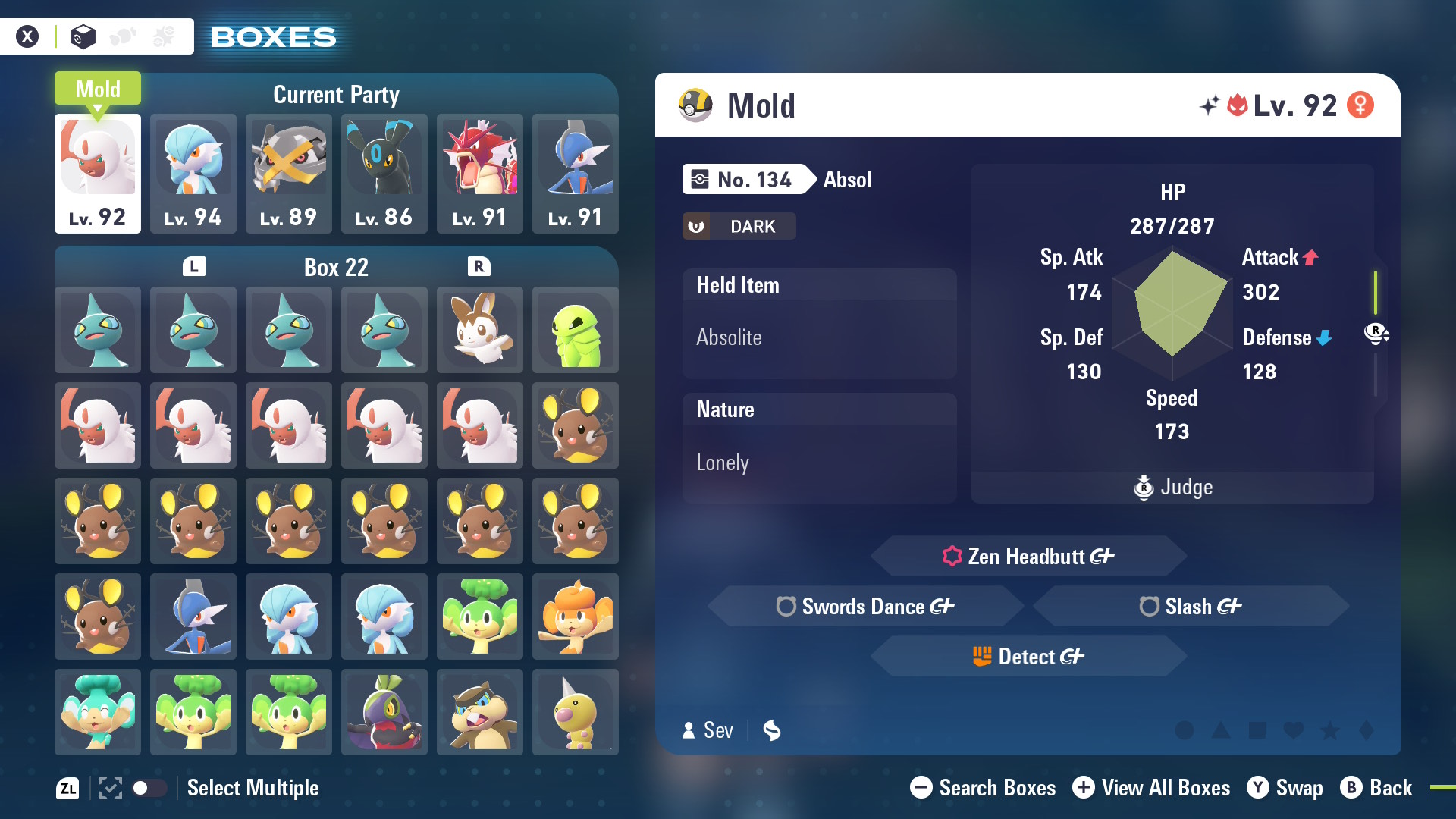1456x819 pixels.
Task: Choose the Watchog in the bottom row
Action: coord(480,712)
